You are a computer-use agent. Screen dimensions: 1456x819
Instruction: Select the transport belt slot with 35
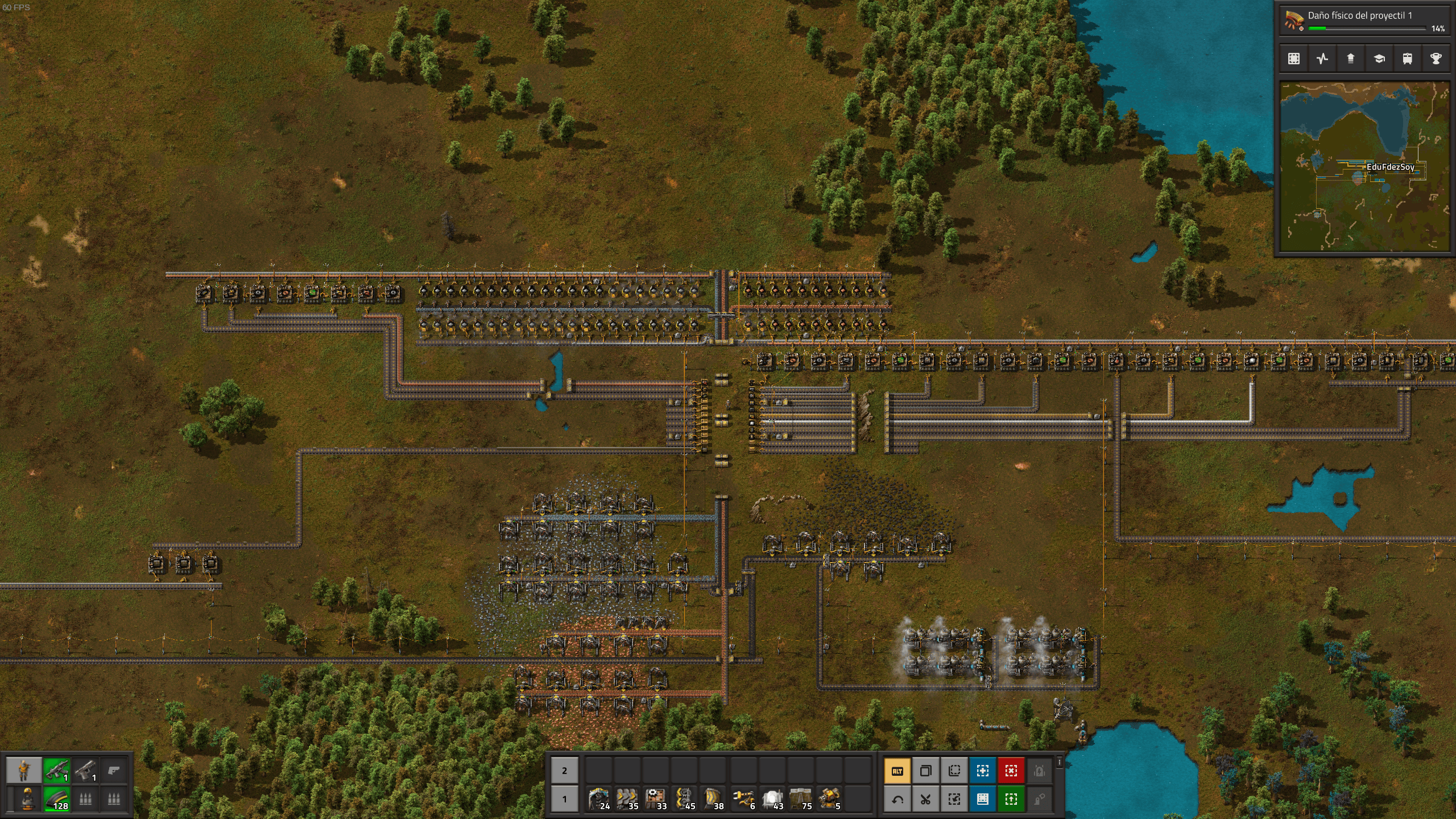(x=627, y=799)
